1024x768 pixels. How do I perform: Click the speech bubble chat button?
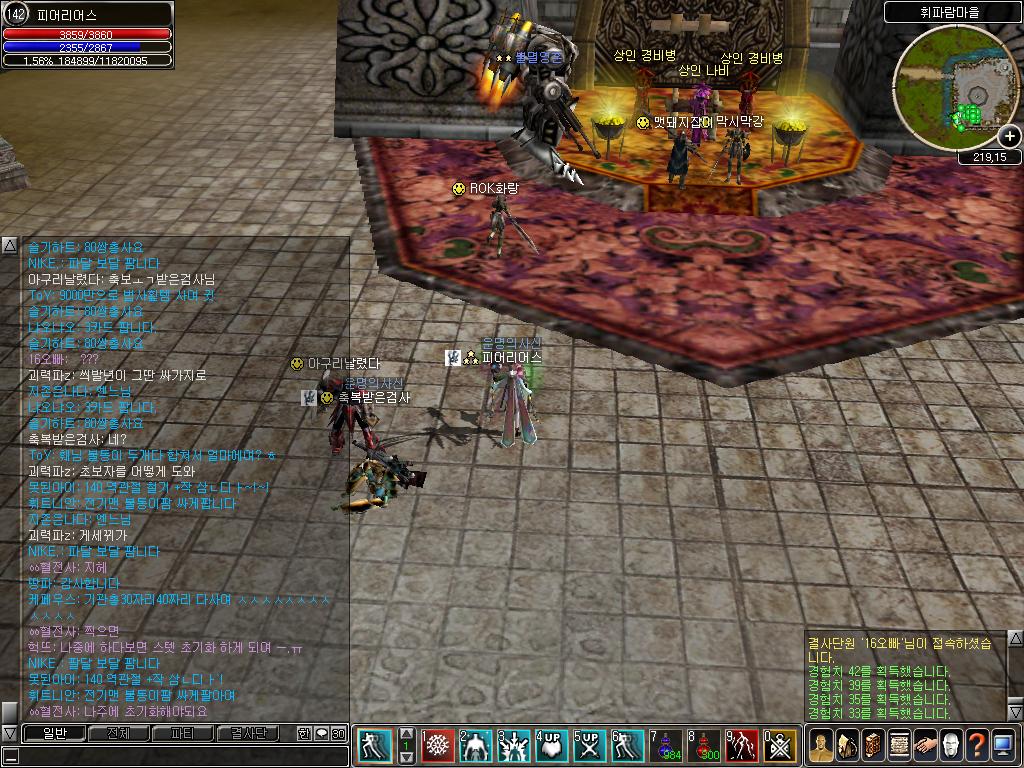tap(321, 733)
